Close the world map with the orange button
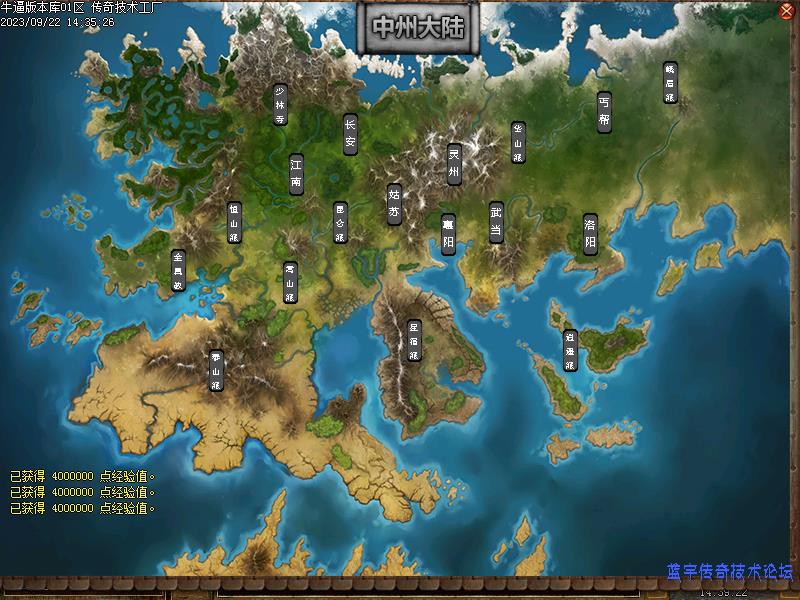The width and height of the screenshot is (800, 600). pos(786,11)
